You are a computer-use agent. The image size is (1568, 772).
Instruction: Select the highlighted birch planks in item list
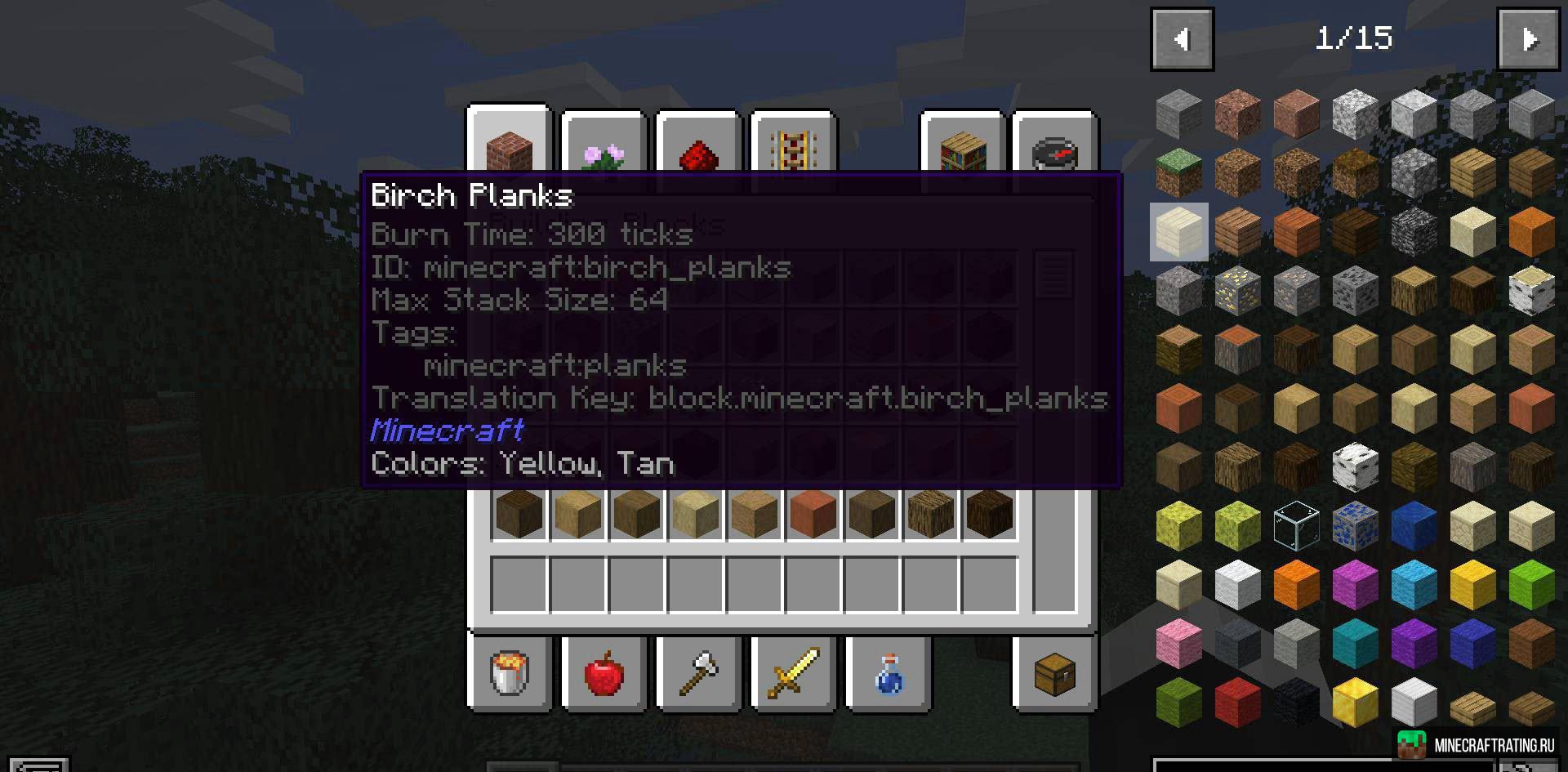[1178, 233]
